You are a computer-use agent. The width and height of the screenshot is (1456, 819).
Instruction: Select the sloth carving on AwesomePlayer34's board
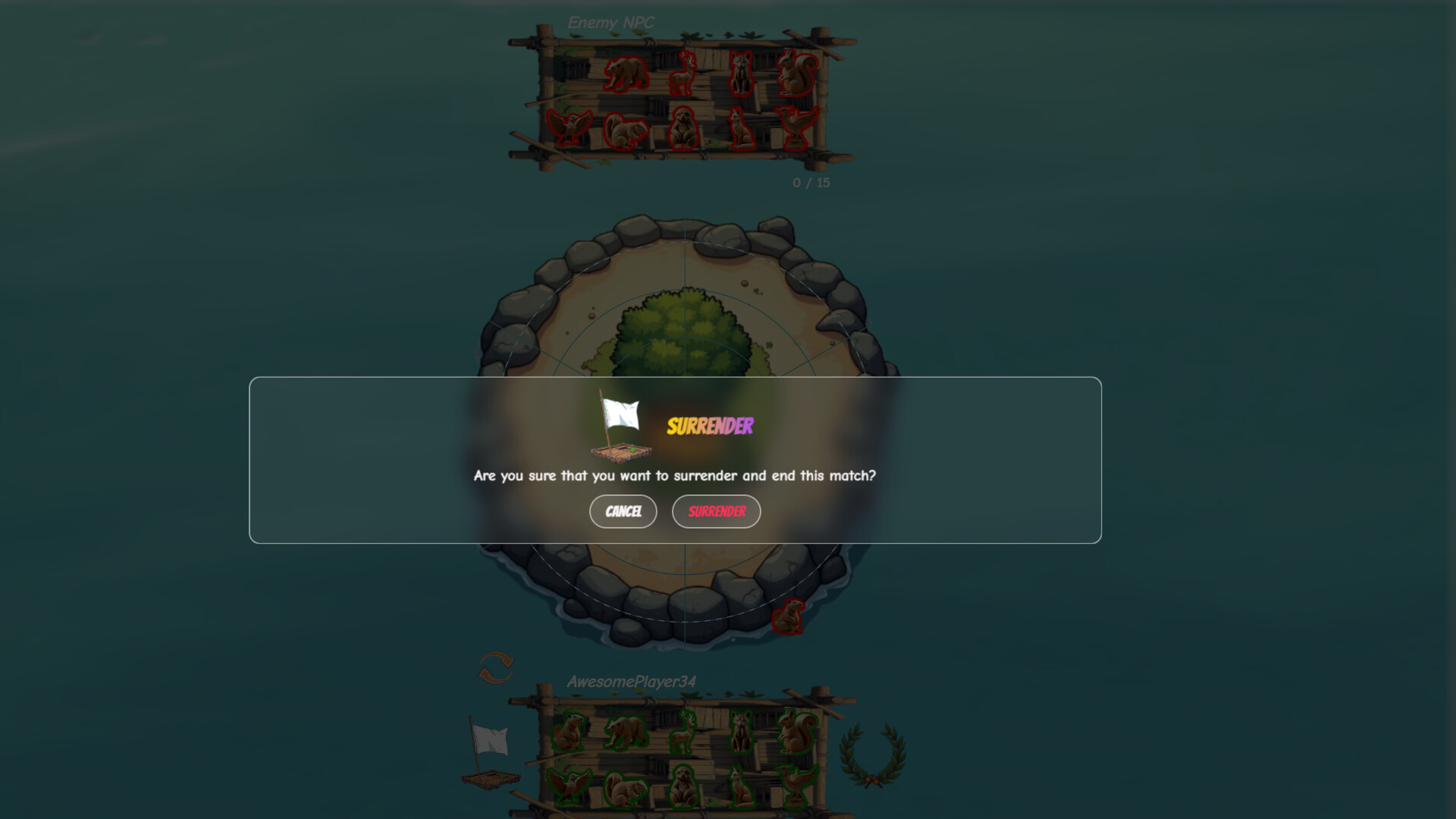click(682, 787)
